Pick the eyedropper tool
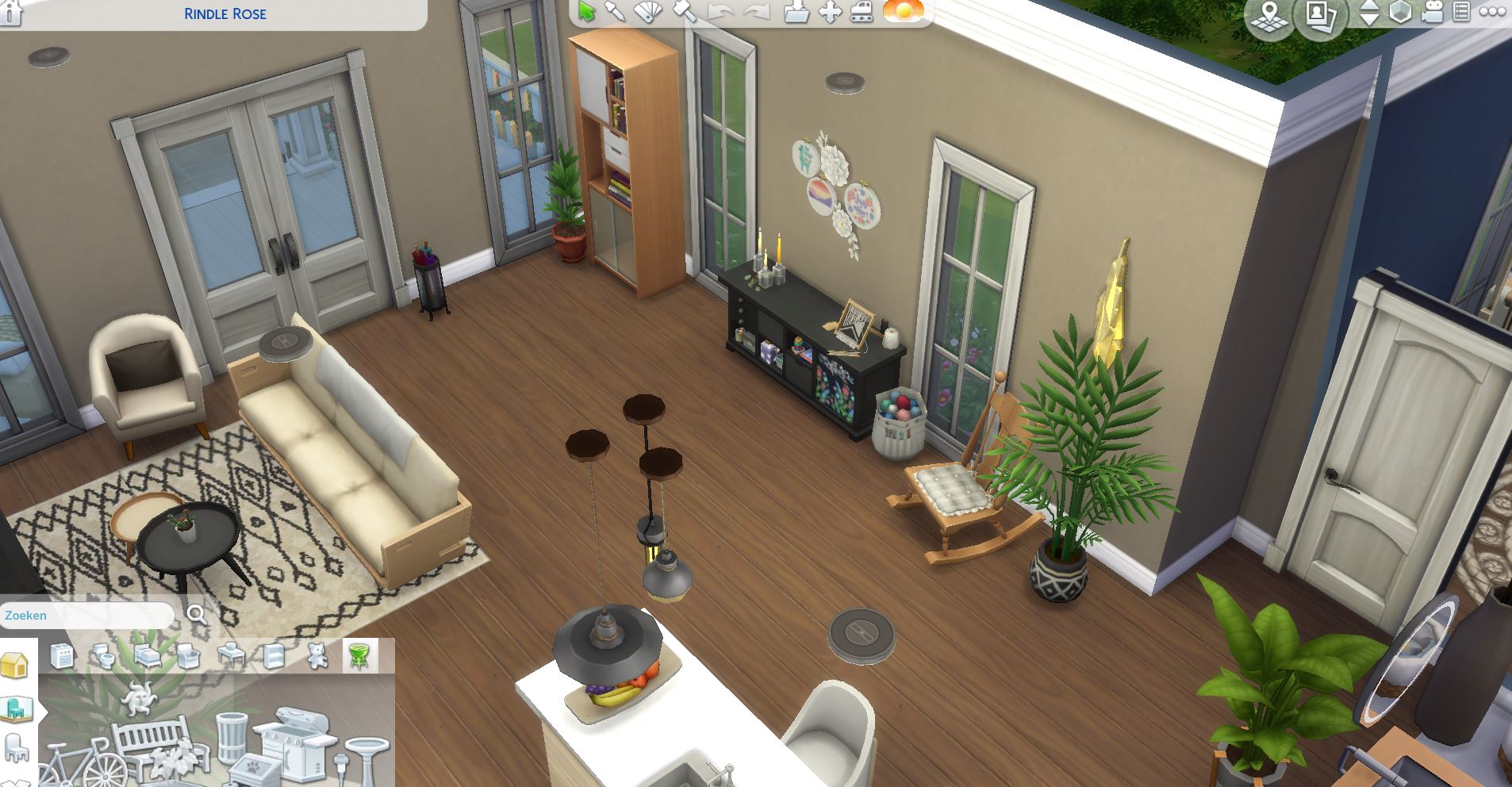 (x=615, y=12)
